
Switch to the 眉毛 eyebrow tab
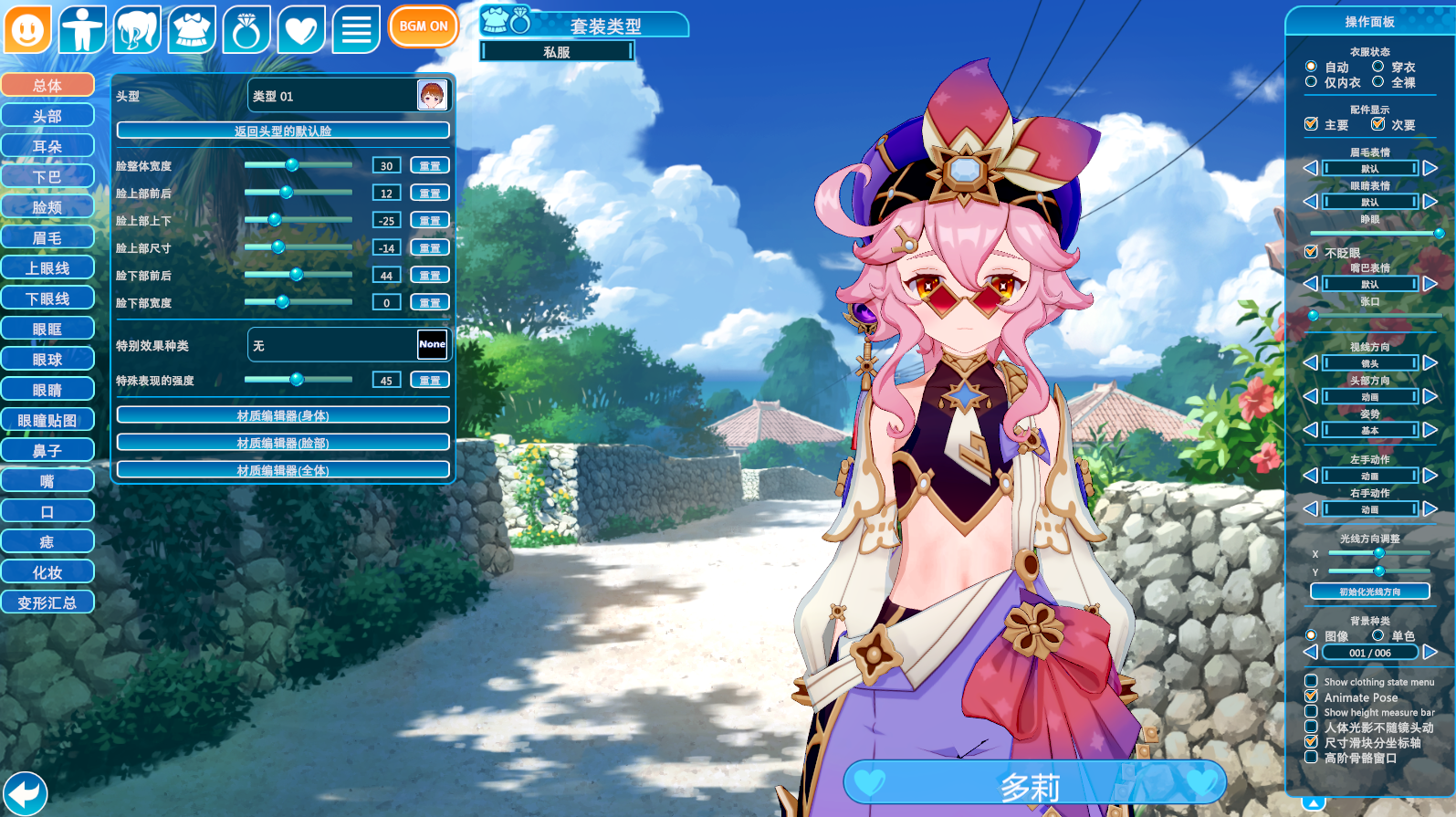pos(47,237)
